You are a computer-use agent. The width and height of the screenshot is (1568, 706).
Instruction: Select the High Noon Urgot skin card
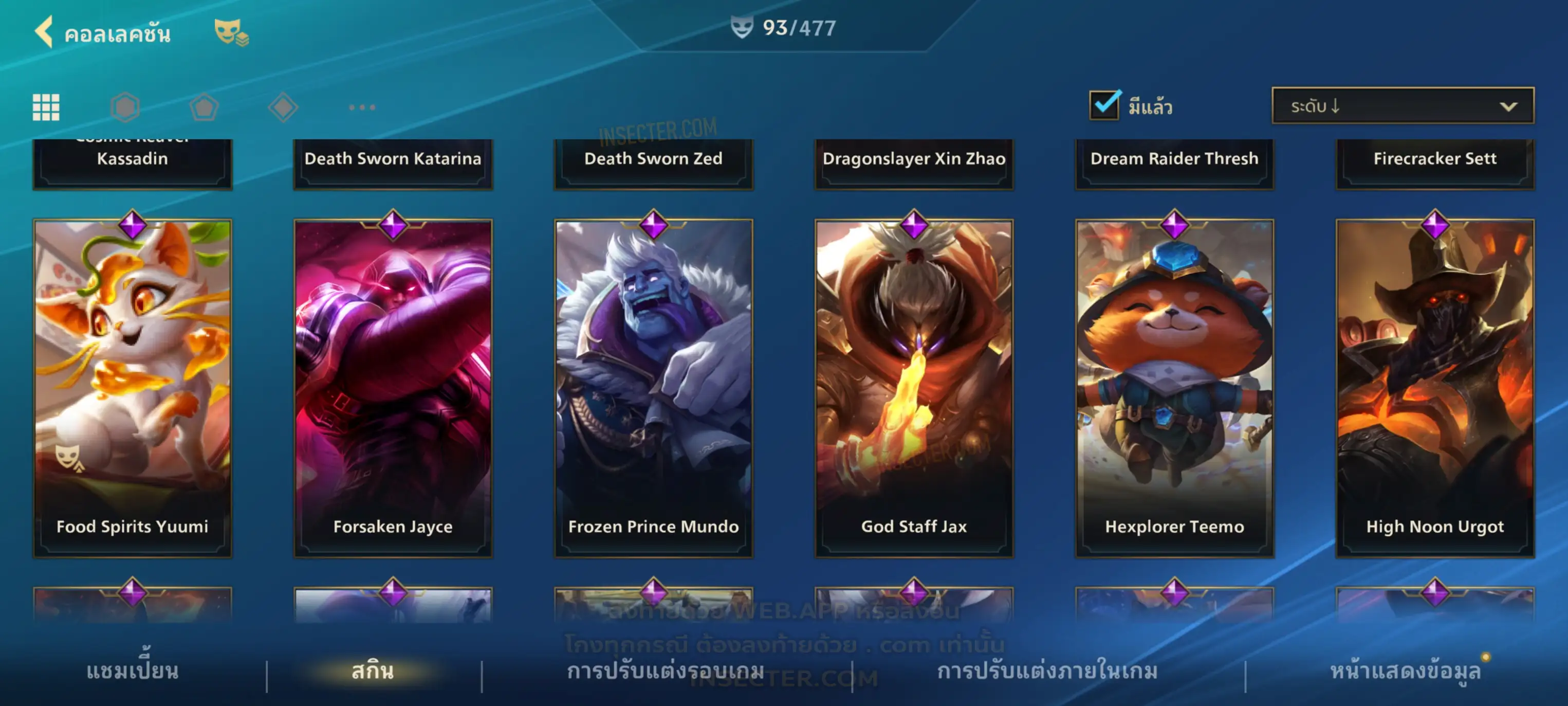point(1435,388)
